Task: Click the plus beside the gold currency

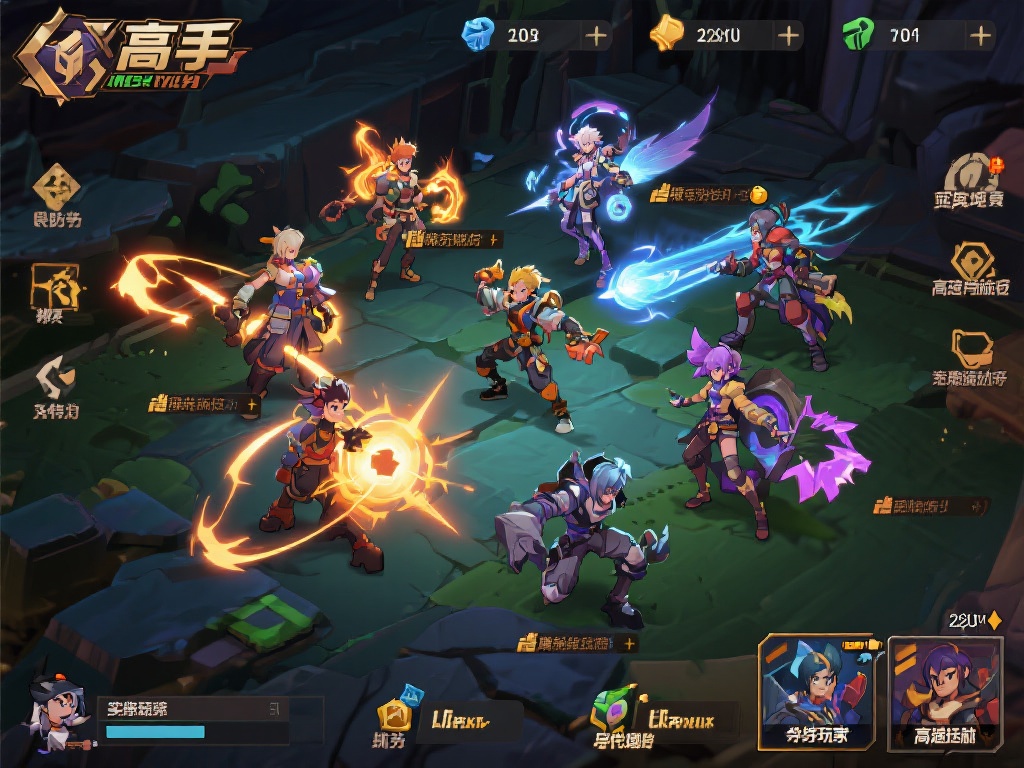Action: tap(789, 36)
